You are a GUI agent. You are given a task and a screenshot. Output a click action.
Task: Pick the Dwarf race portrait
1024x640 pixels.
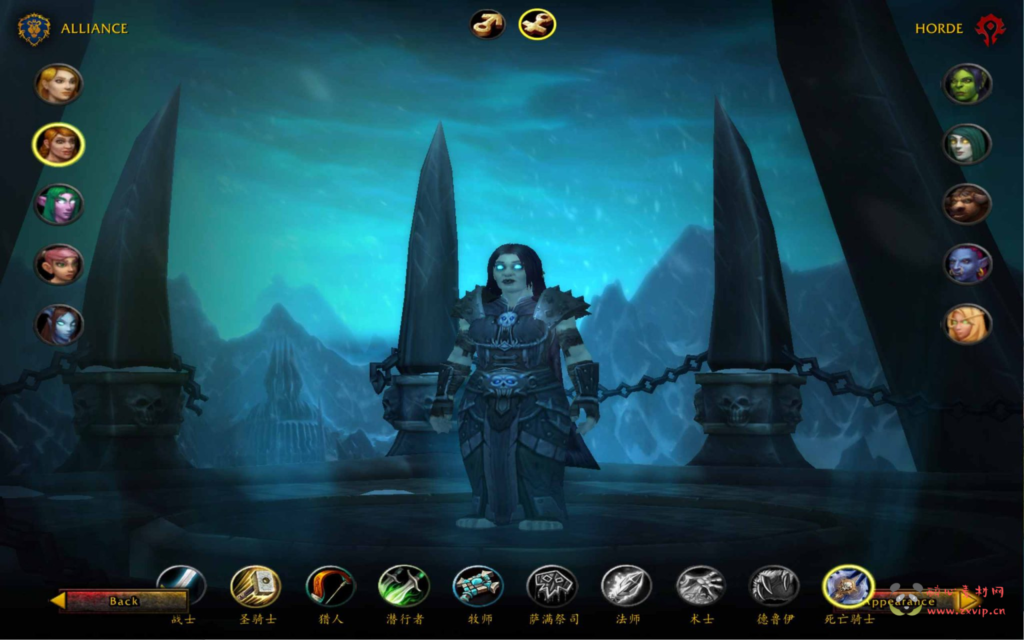coord(59,145)
